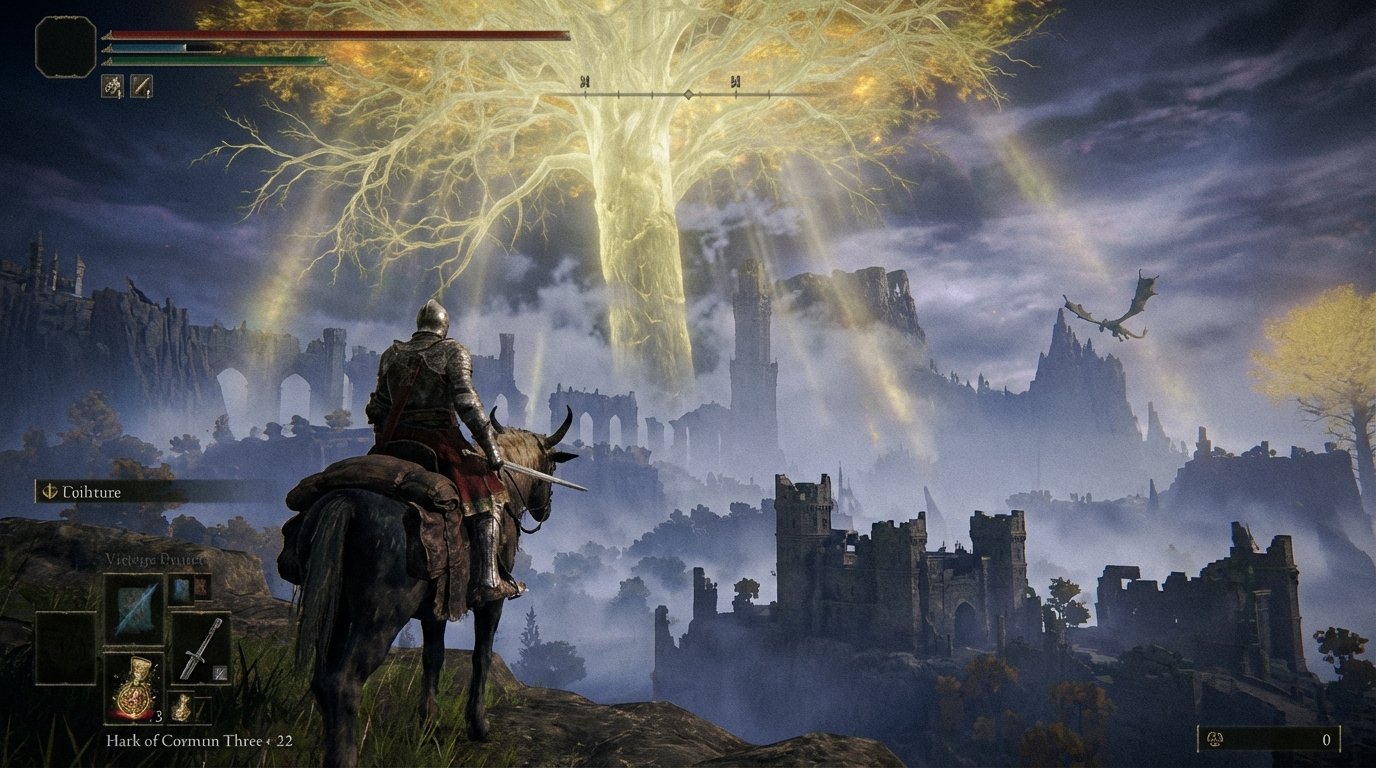Open the center diamond waypoint on the compass

(689, 94)
